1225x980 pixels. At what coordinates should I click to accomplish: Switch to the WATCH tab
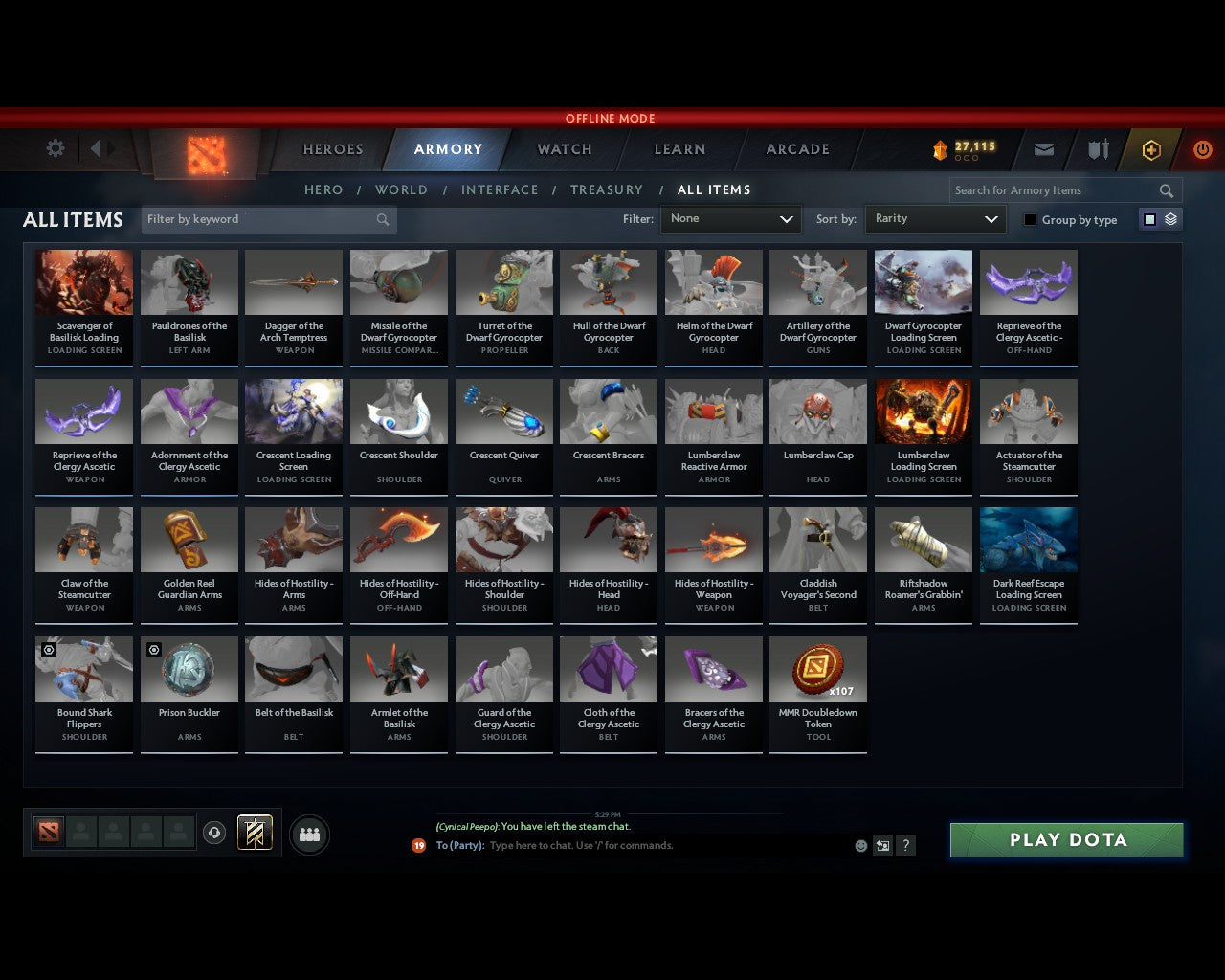(x=564, y=149)
